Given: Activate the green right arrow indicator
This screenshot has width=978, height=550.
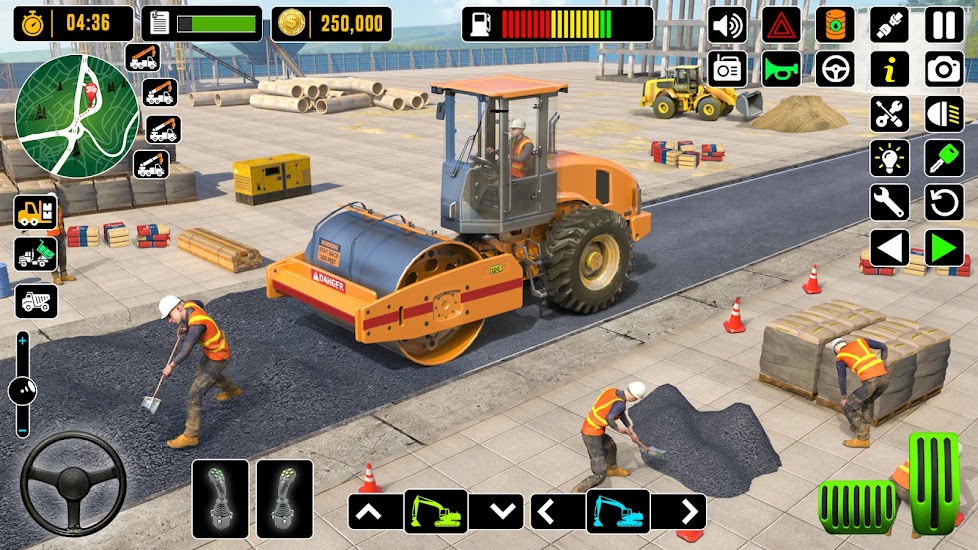Looking at the screenshot, I should (944, 248).
